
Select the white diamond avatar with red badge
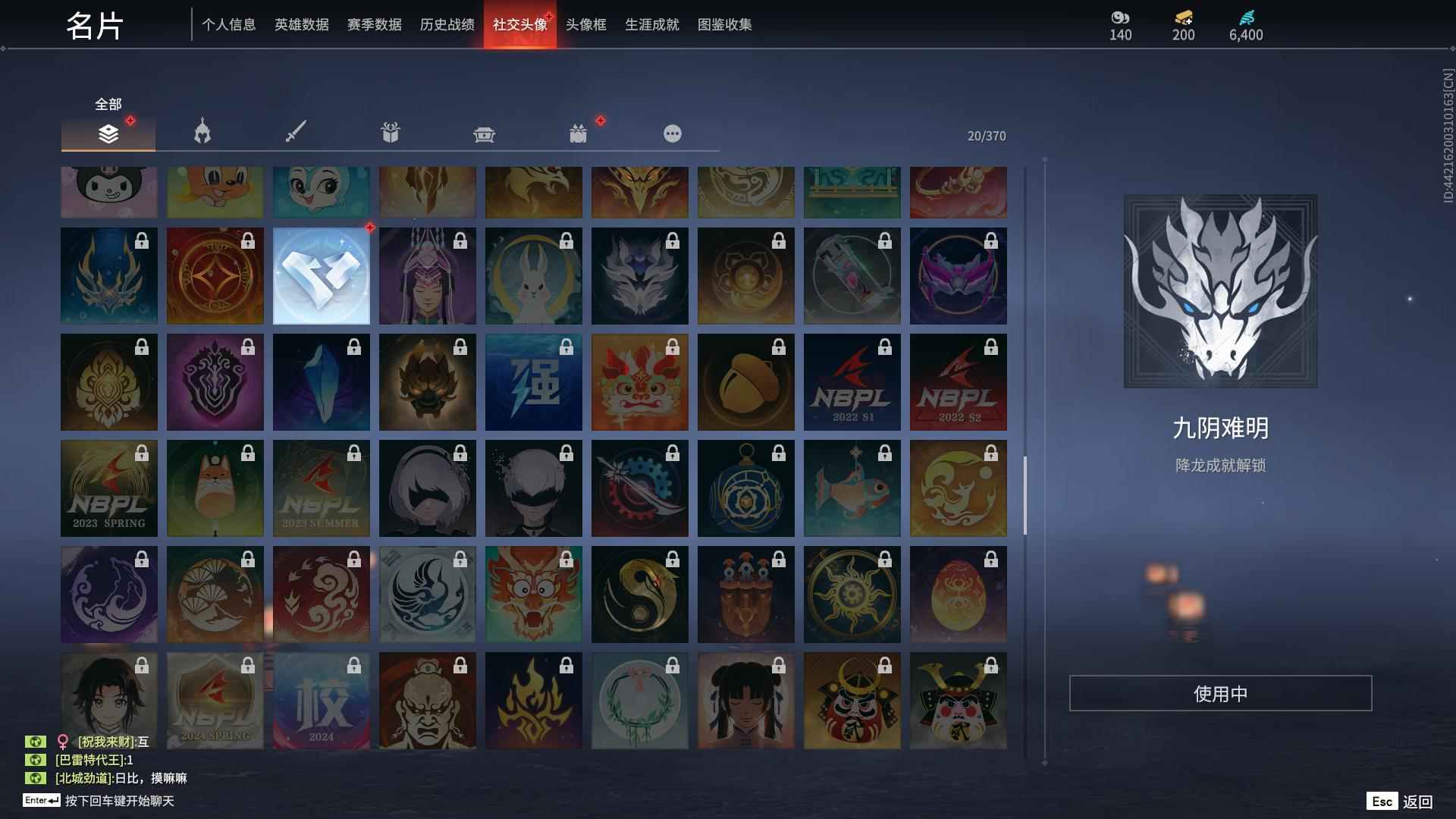321,275
